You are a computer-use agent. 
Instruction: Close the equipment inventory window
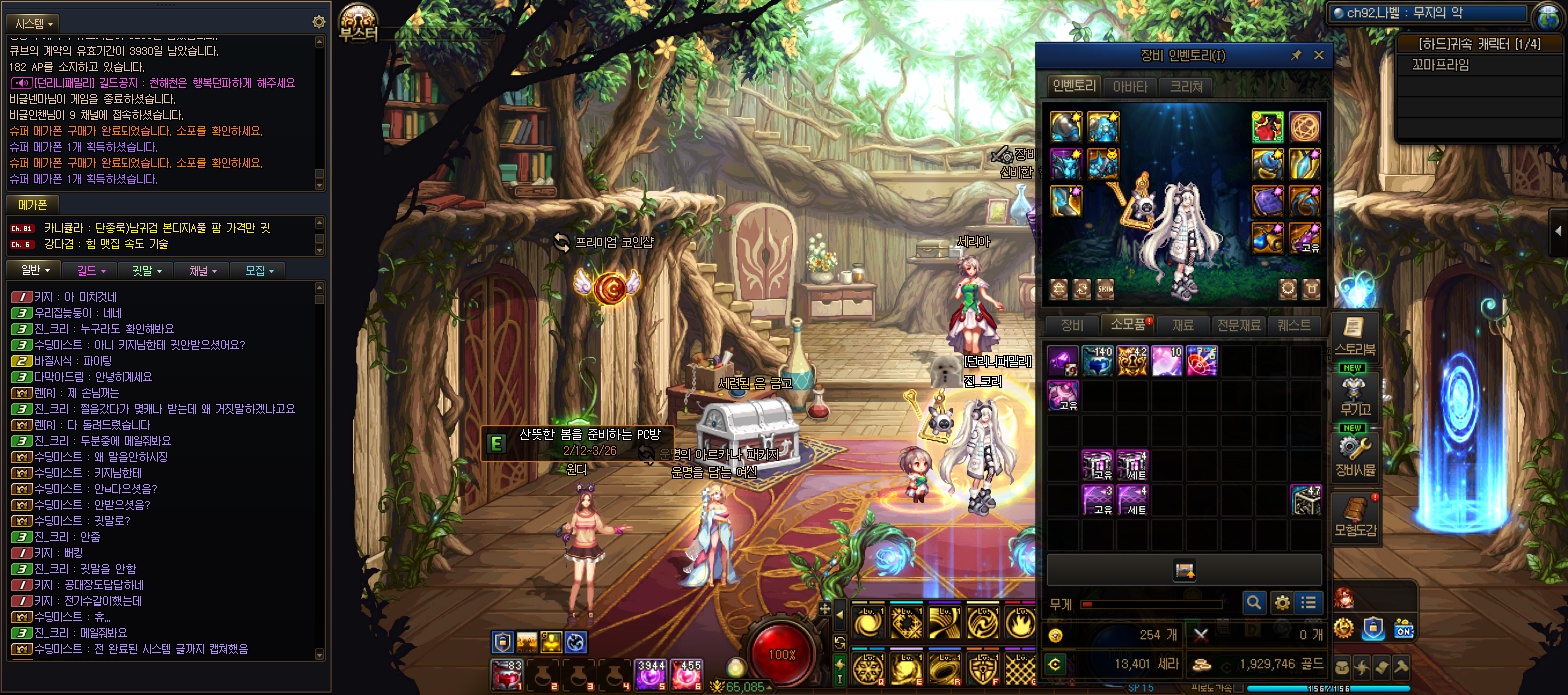coord(1318,56)
